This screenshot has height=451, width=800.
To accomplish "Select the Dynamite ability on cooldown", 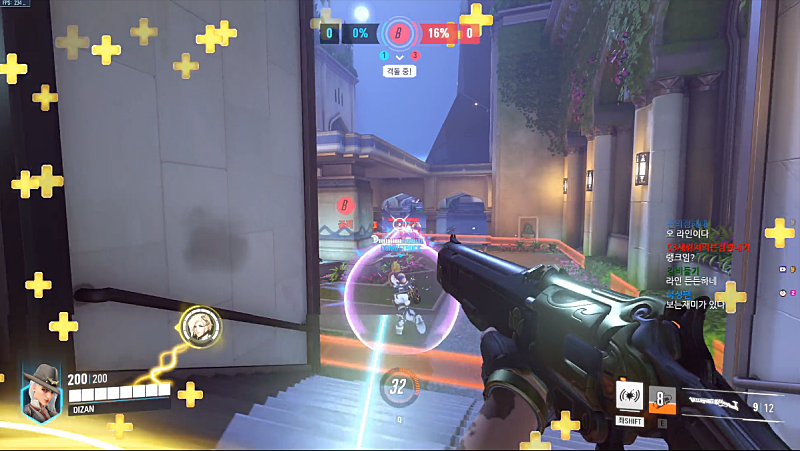I will [x=662, y=399].
